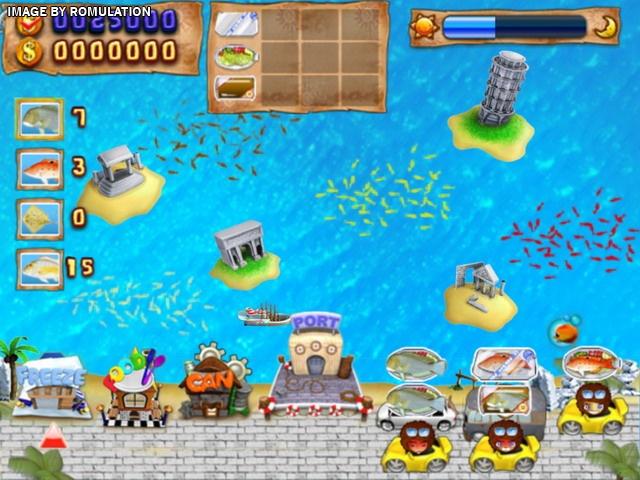Screen dimensions: 640x480
Task: Pick the yellow flatfish icon showing 0
Action: [39, 216]
